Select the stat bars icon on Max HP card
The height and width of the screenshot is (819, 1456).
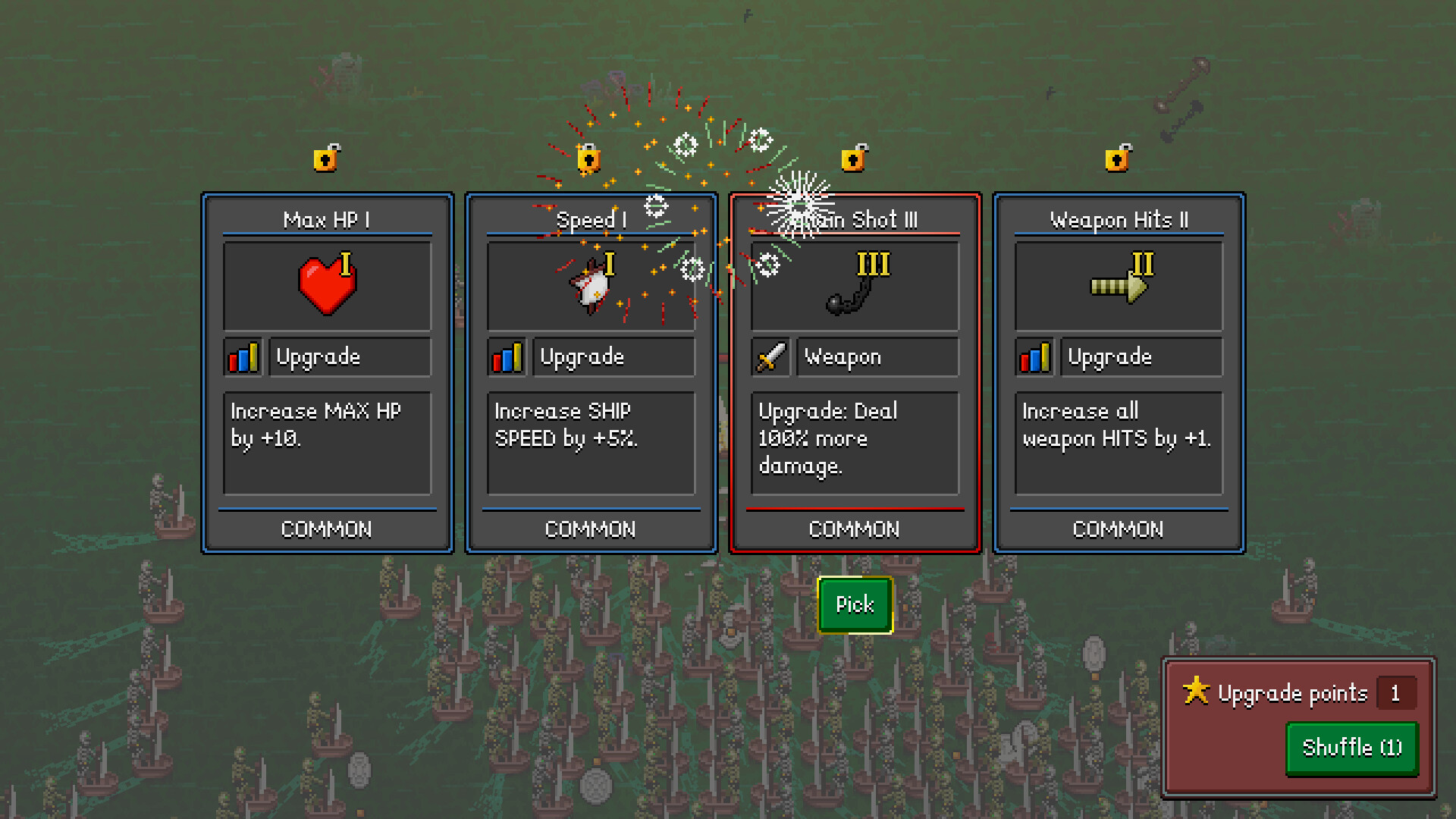pos(241,356)
